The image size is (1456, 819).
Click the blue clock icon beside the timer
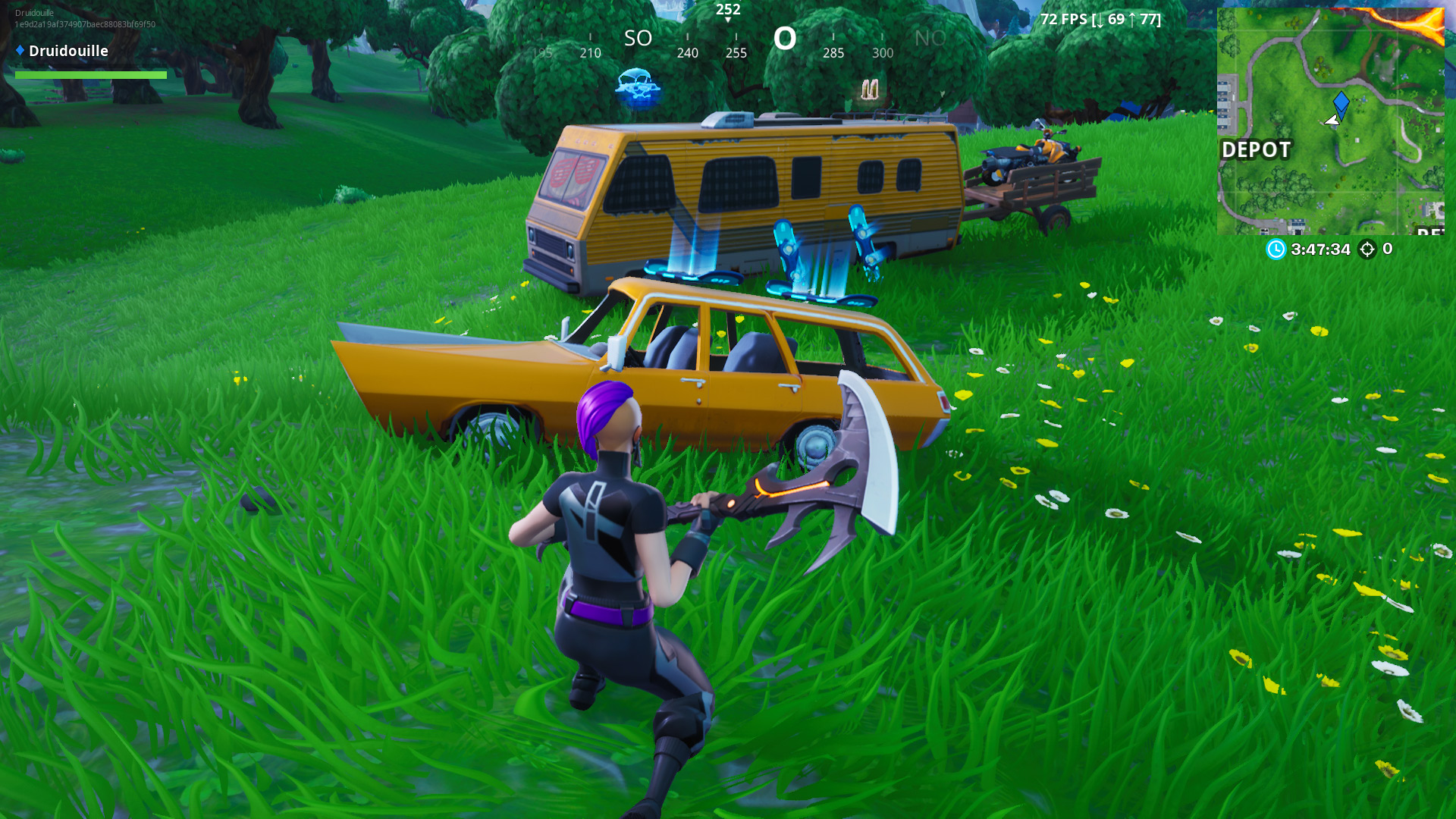click(x=1276, y=250)
